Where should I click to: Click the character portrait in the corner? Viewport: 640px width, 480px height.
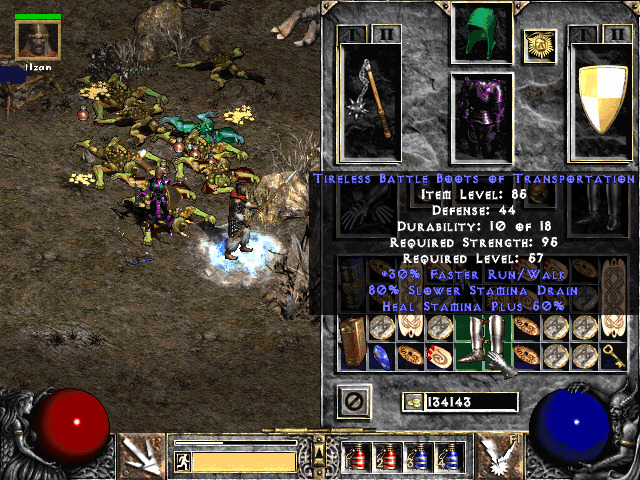point(38,40)
